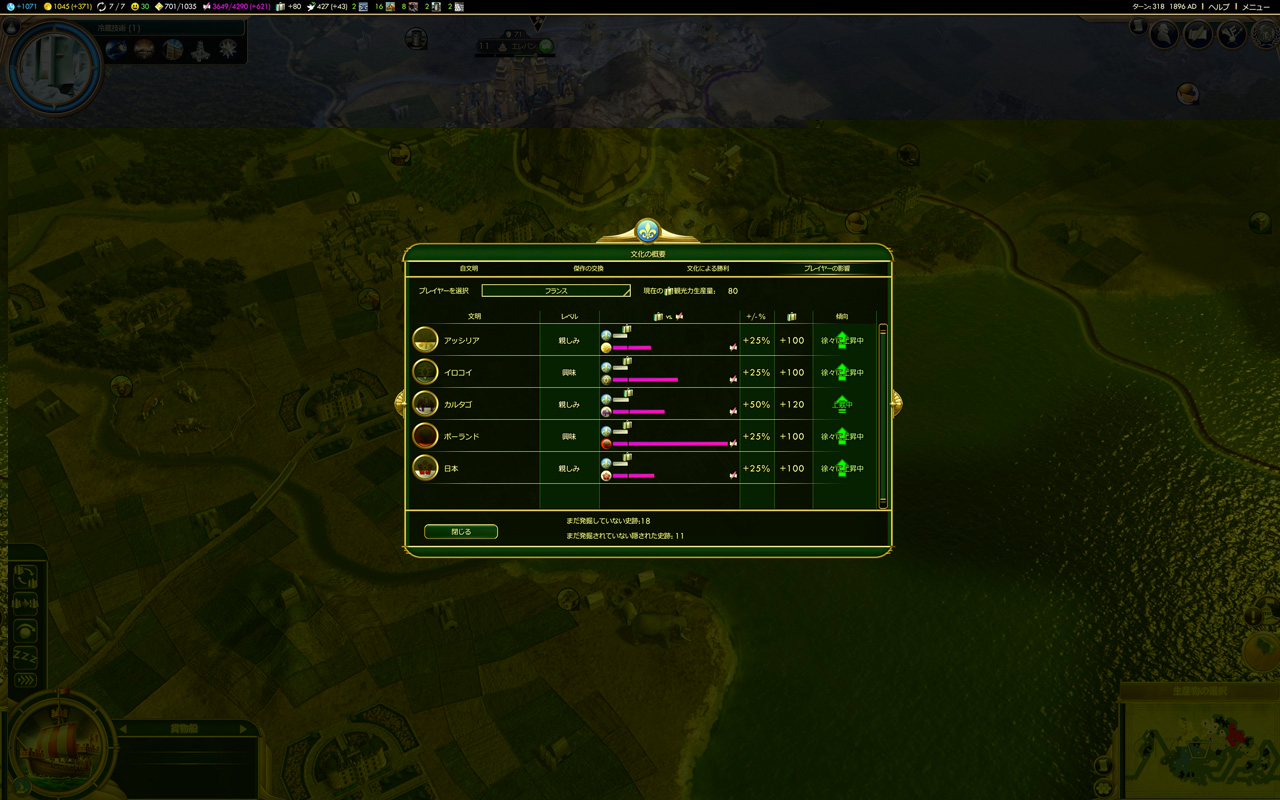1280x800 pixels.
Task: Show the 文化による勝利 tab
Action: 707,269
